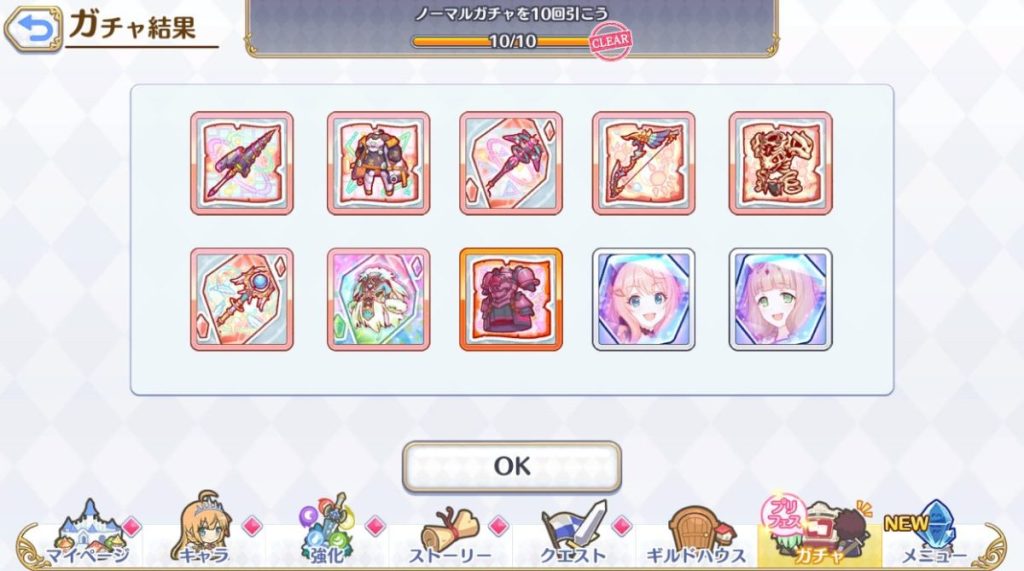Inspect the bow blueprint result
The image size is (1024, 571).
pos(644,163)
